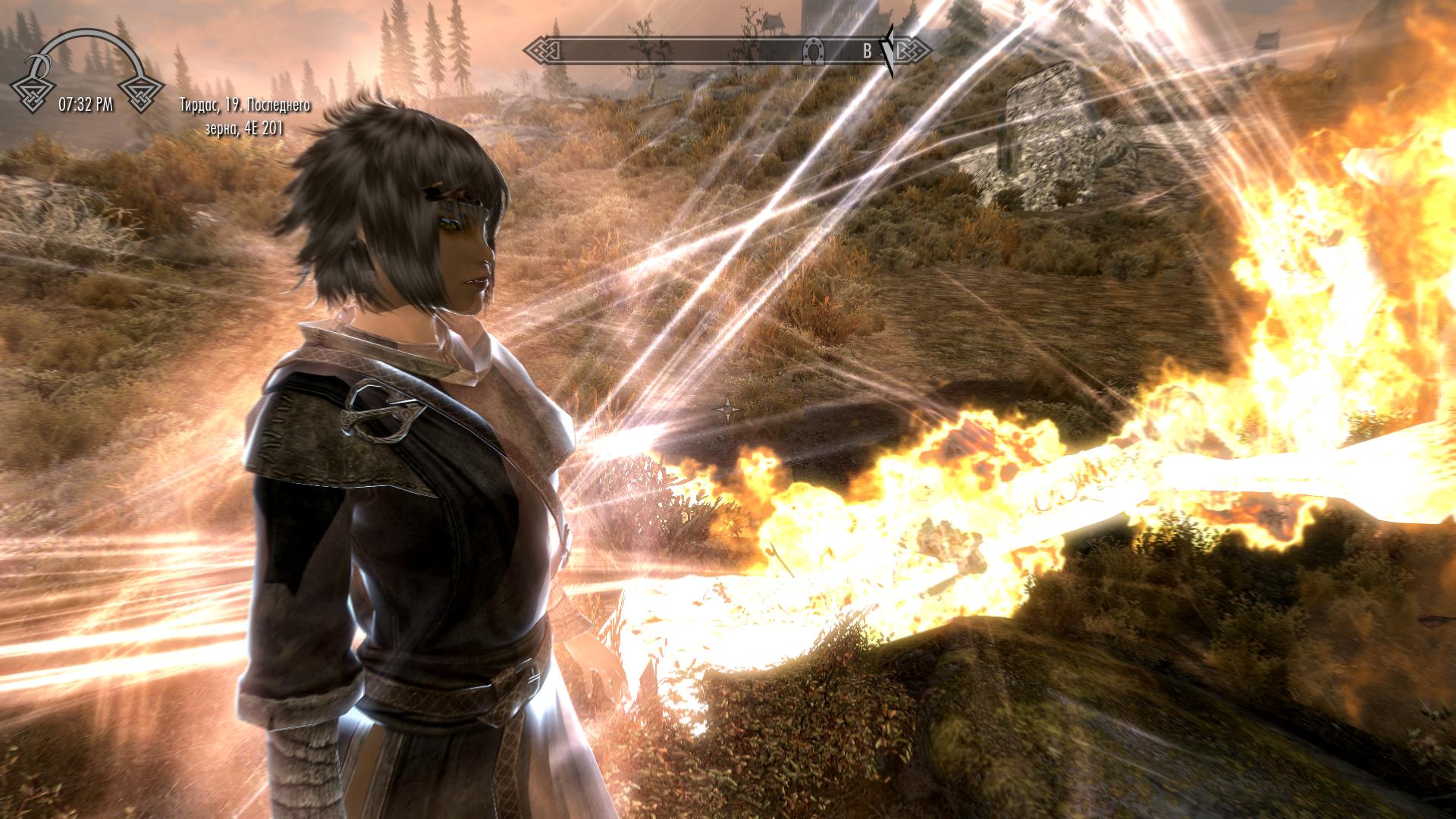Image resolution: width=1456 pixels, height=819 pixels.
Task: Click the horseshoe stable marker on the compass
Action: pyautogui.click(x=813, y=51)
